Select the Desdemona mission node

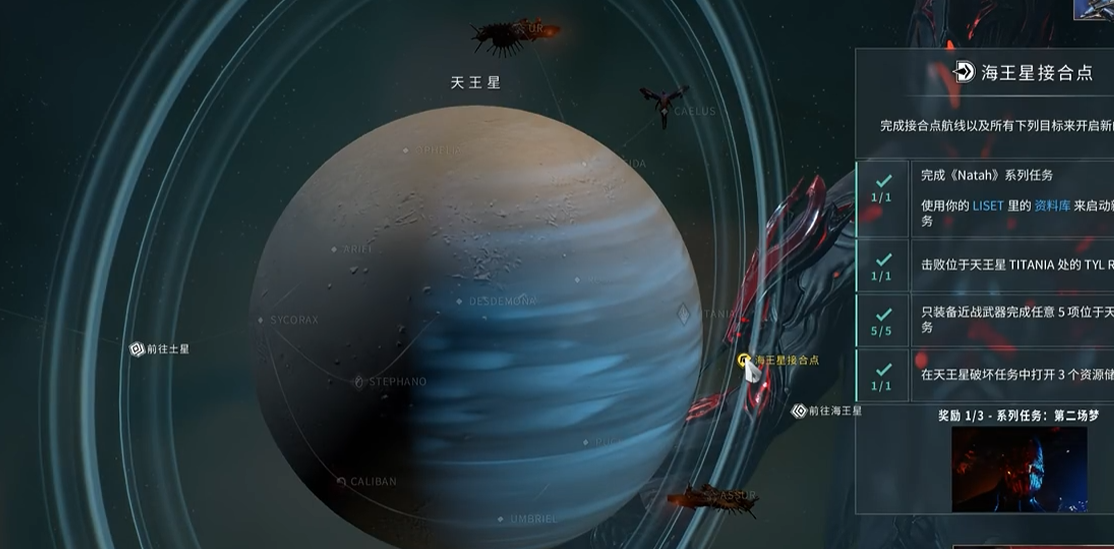coord(459,301)
